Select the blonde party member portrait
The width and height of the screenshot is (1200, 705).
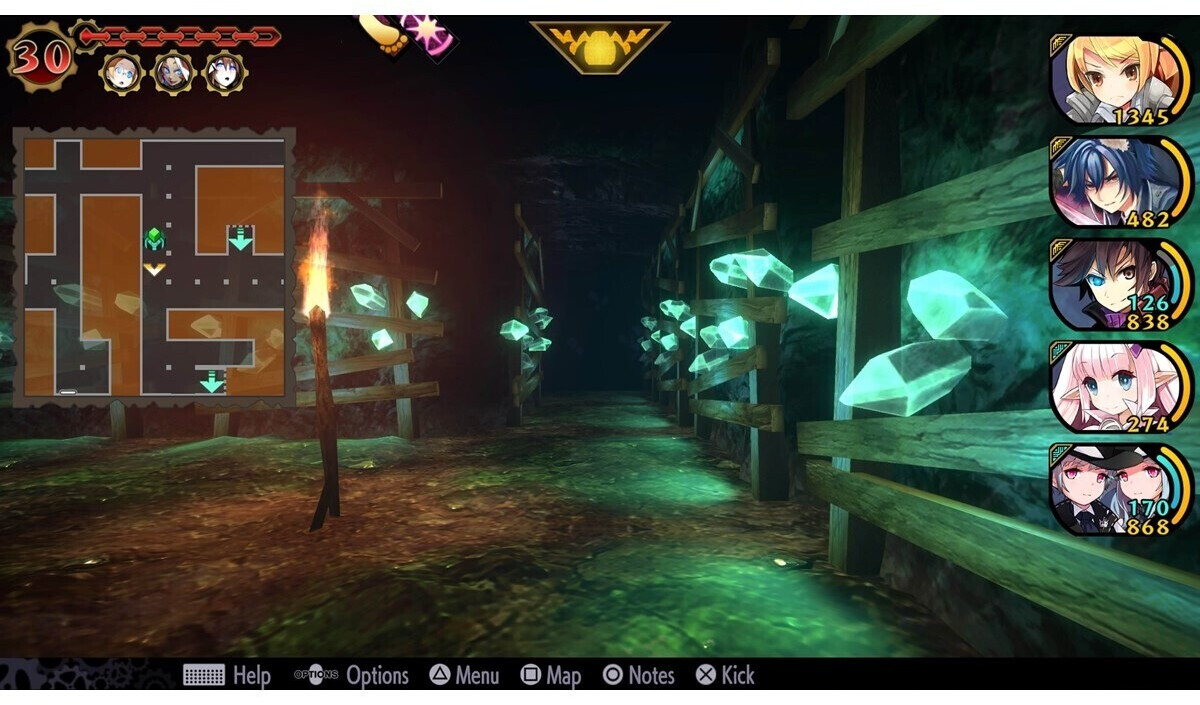click(x=1119, y=79)
